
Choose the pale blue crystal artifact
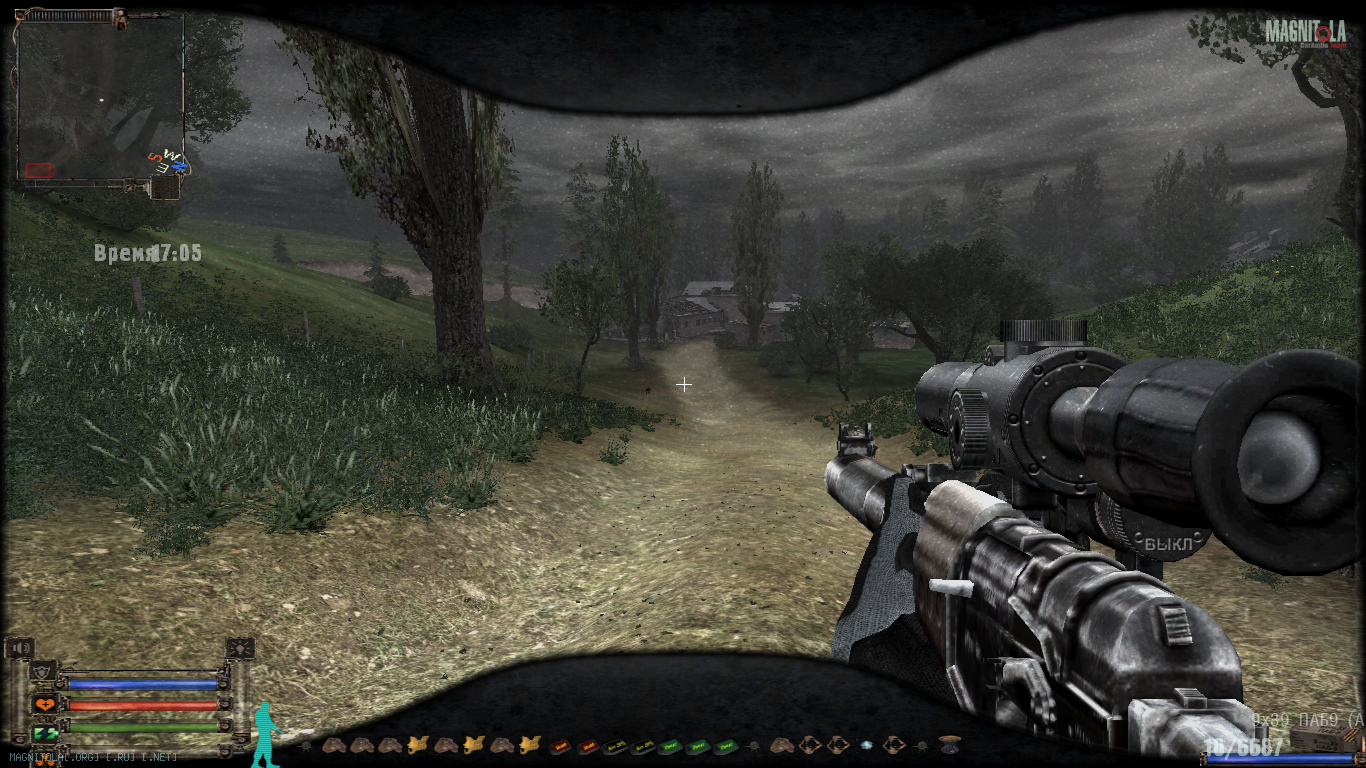(866, 745)
